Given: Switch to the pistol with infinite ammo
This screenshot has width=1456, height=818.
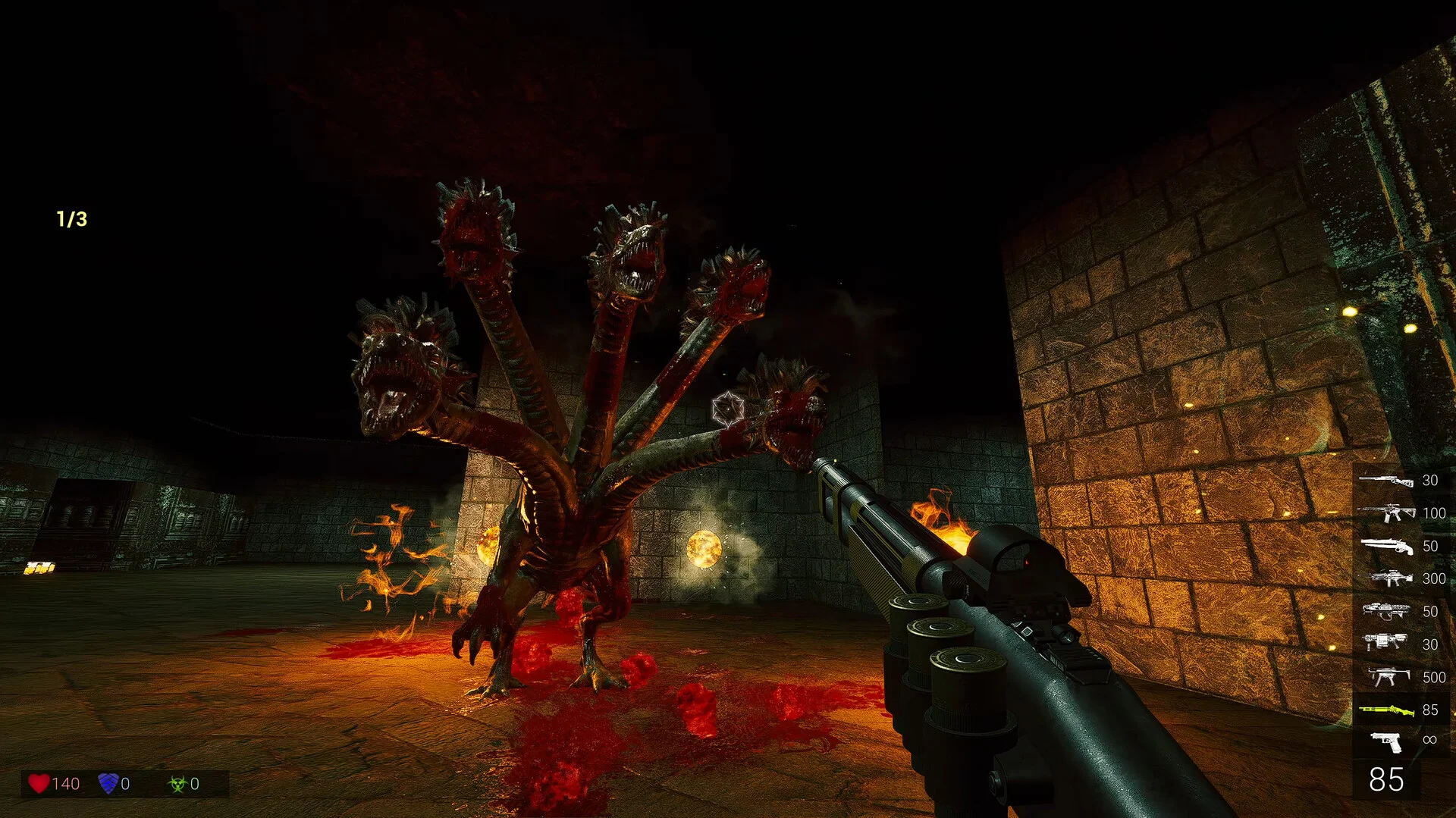Looking at the screenshot, I should [1385, 741].
